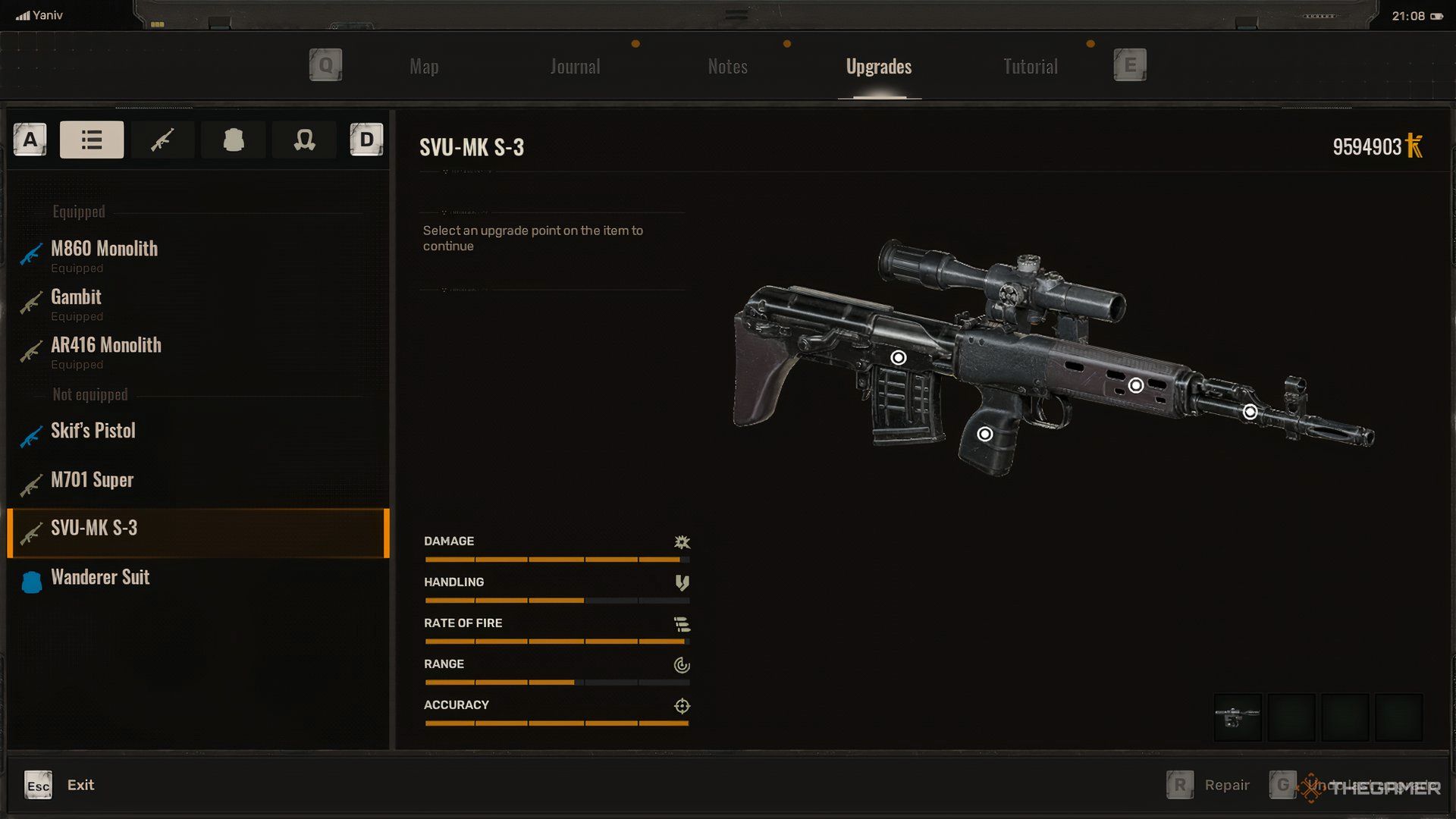Pick Skif's Pistol entry
This screenshot has width=1456, height=819.
[x=93, y=431]
